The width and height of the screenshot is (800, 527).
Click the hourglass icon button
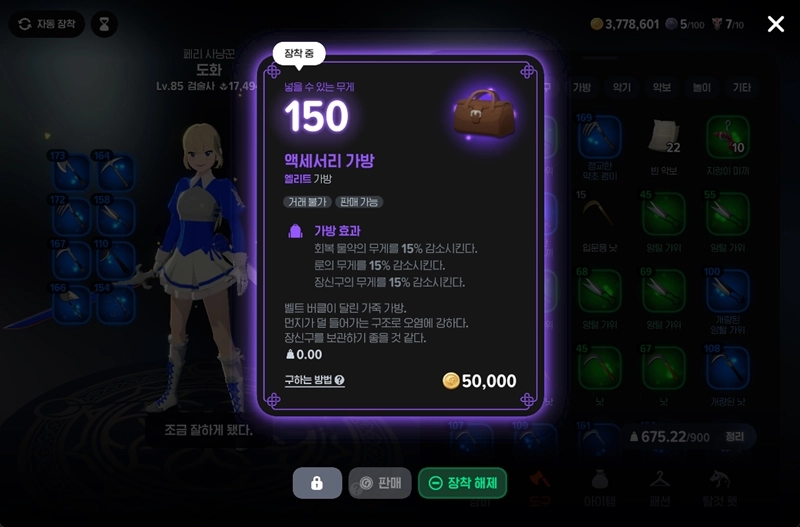tap(102, 24)
